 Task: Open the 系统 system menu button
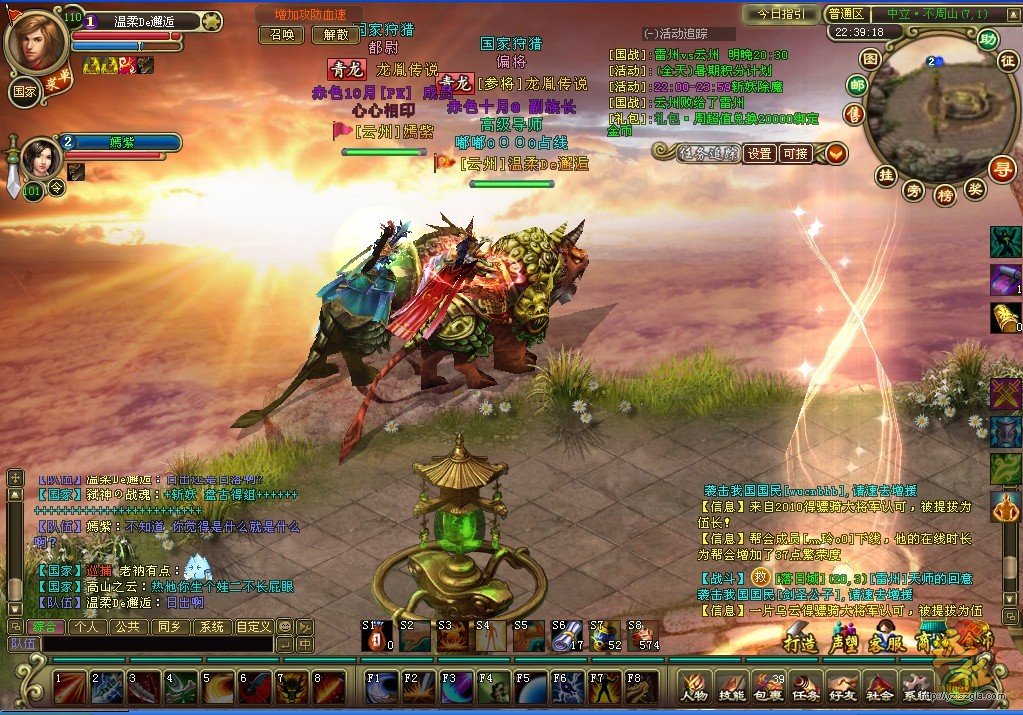point(916,687)
